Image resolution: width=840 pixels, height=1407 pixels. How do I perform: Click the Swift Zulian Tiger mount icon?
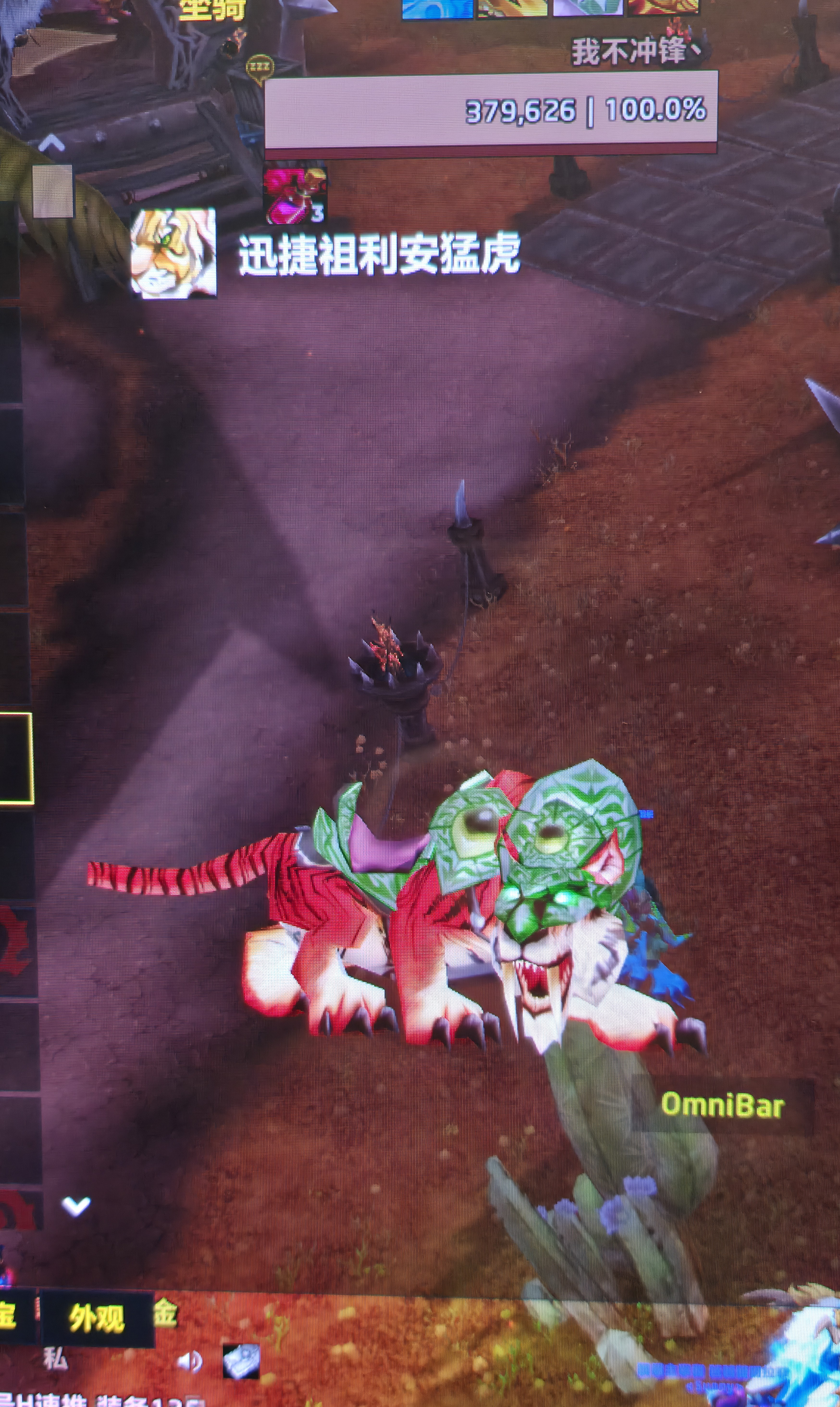(173, 253)
